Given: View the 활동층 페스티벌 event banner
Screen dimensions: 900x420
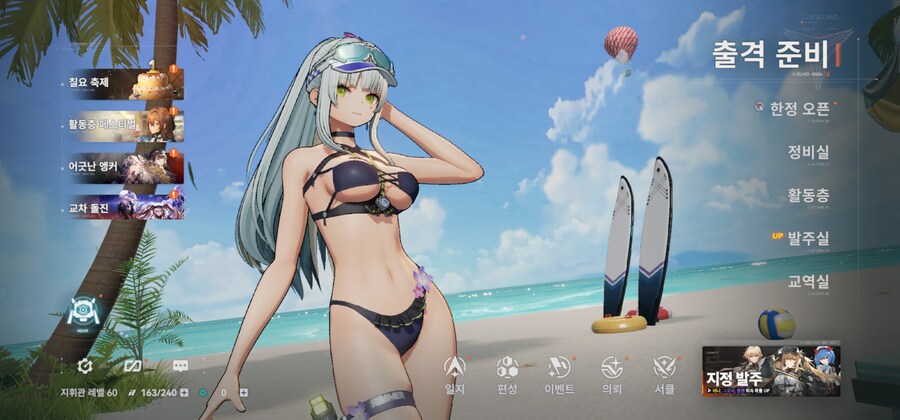Looking at the screenshot, I should [120, 123].
